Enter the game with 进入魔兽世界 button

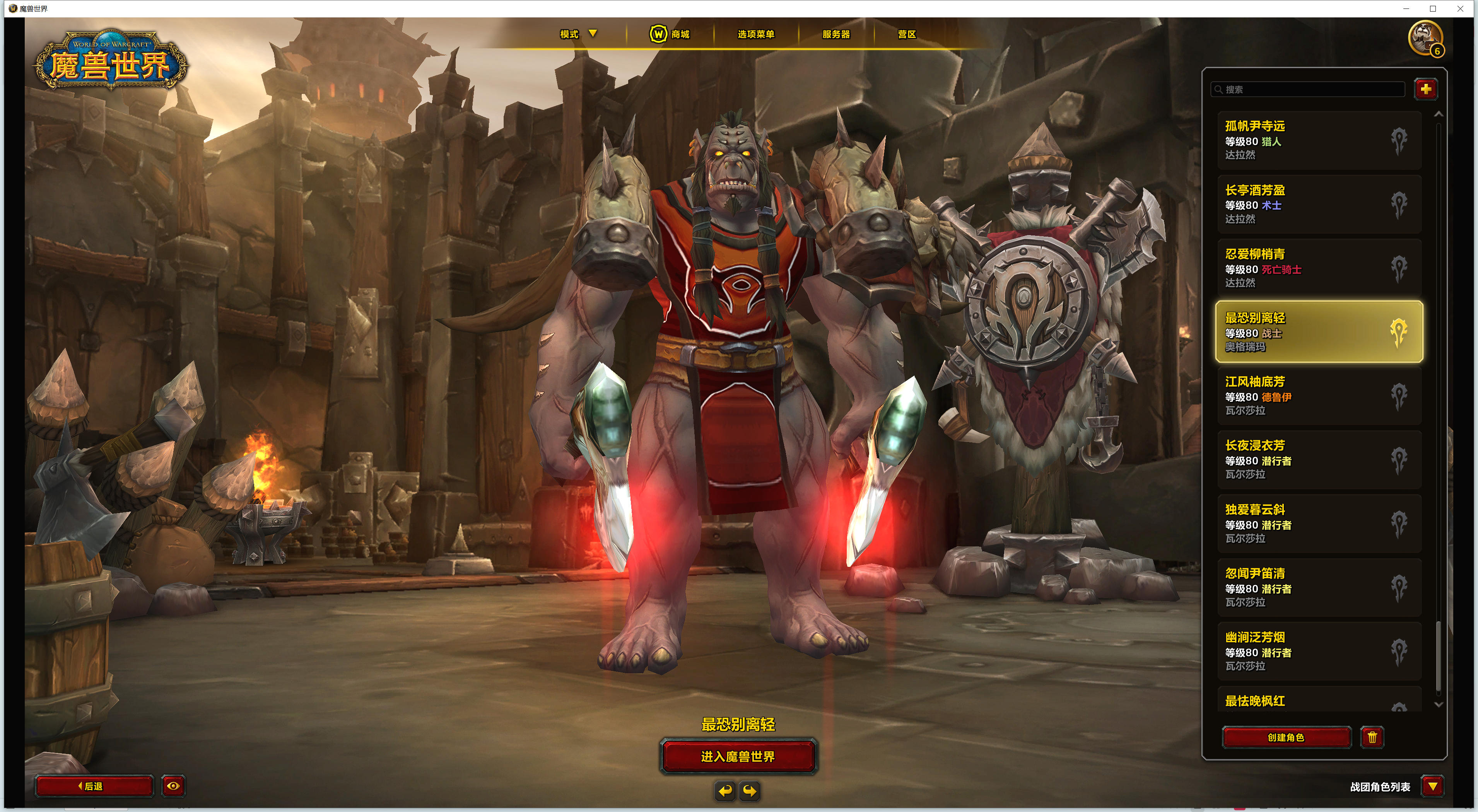[x=738, y=756]
